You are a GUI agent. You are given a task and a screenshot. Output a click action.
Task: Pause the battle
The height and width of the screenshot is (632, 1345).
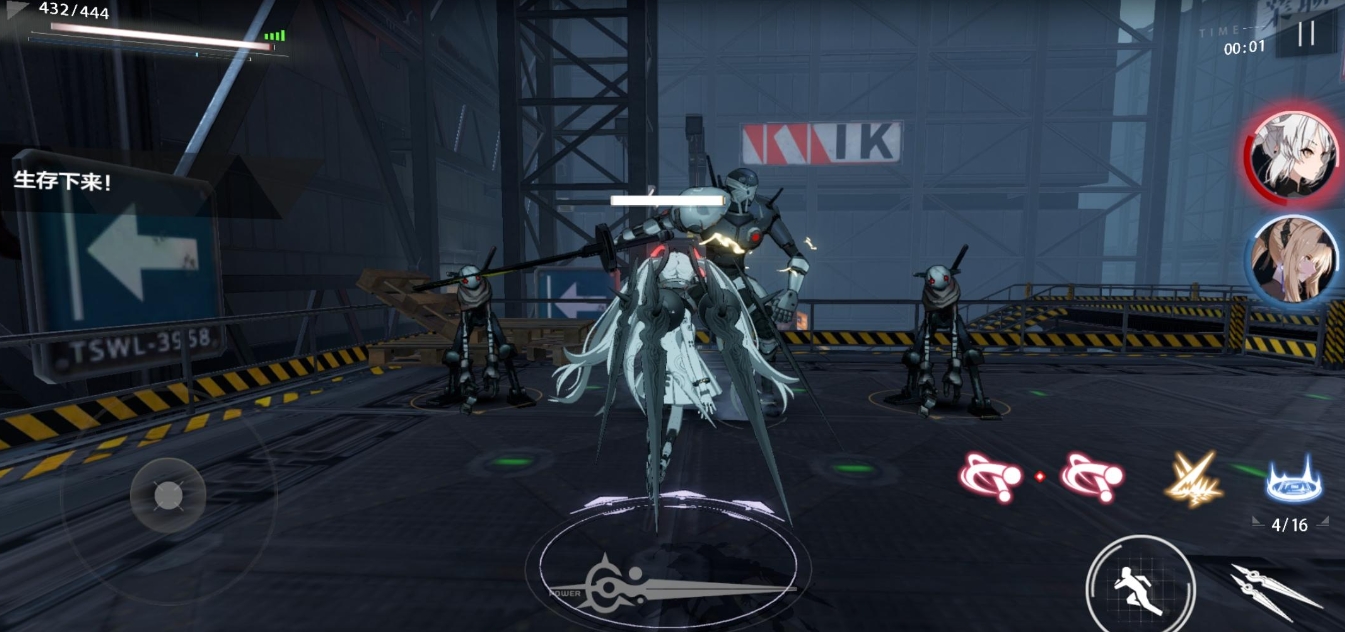(x=1305, y=34)
